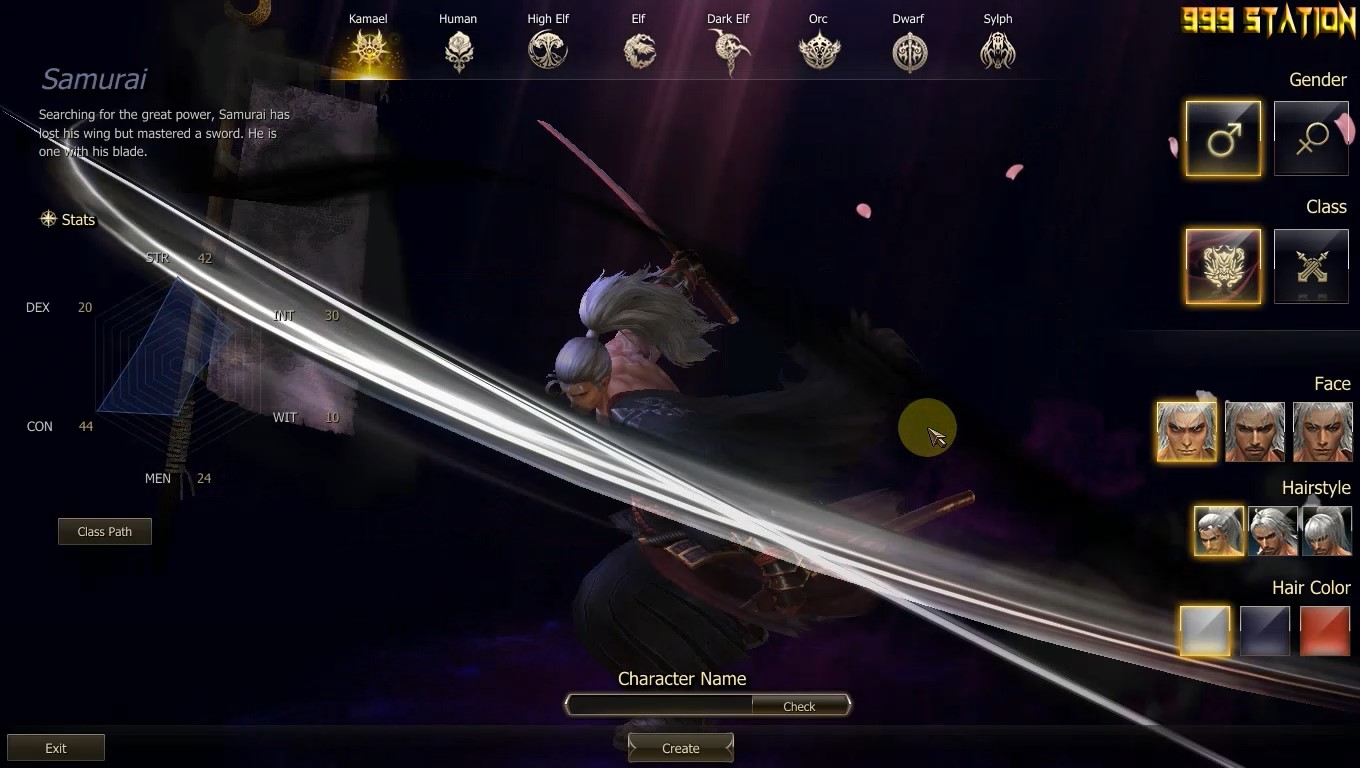Choose the Human race
Image resolution: width=1360 pixels, height=768 pixels.
[x=458, y=49]
